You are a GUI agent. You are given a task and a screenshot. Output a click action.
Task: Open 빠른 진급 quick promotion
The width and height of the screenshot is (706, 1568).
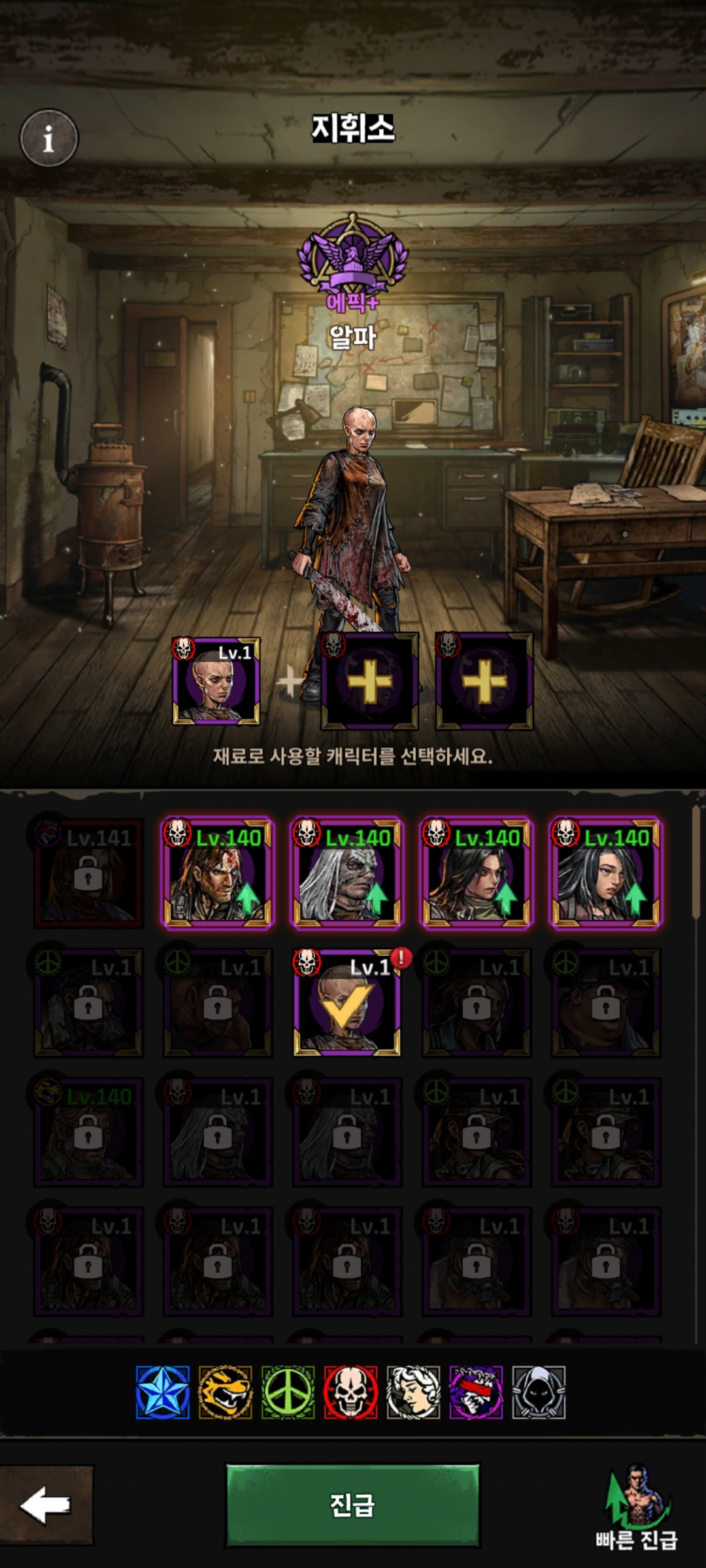[x=636, y=1509]
